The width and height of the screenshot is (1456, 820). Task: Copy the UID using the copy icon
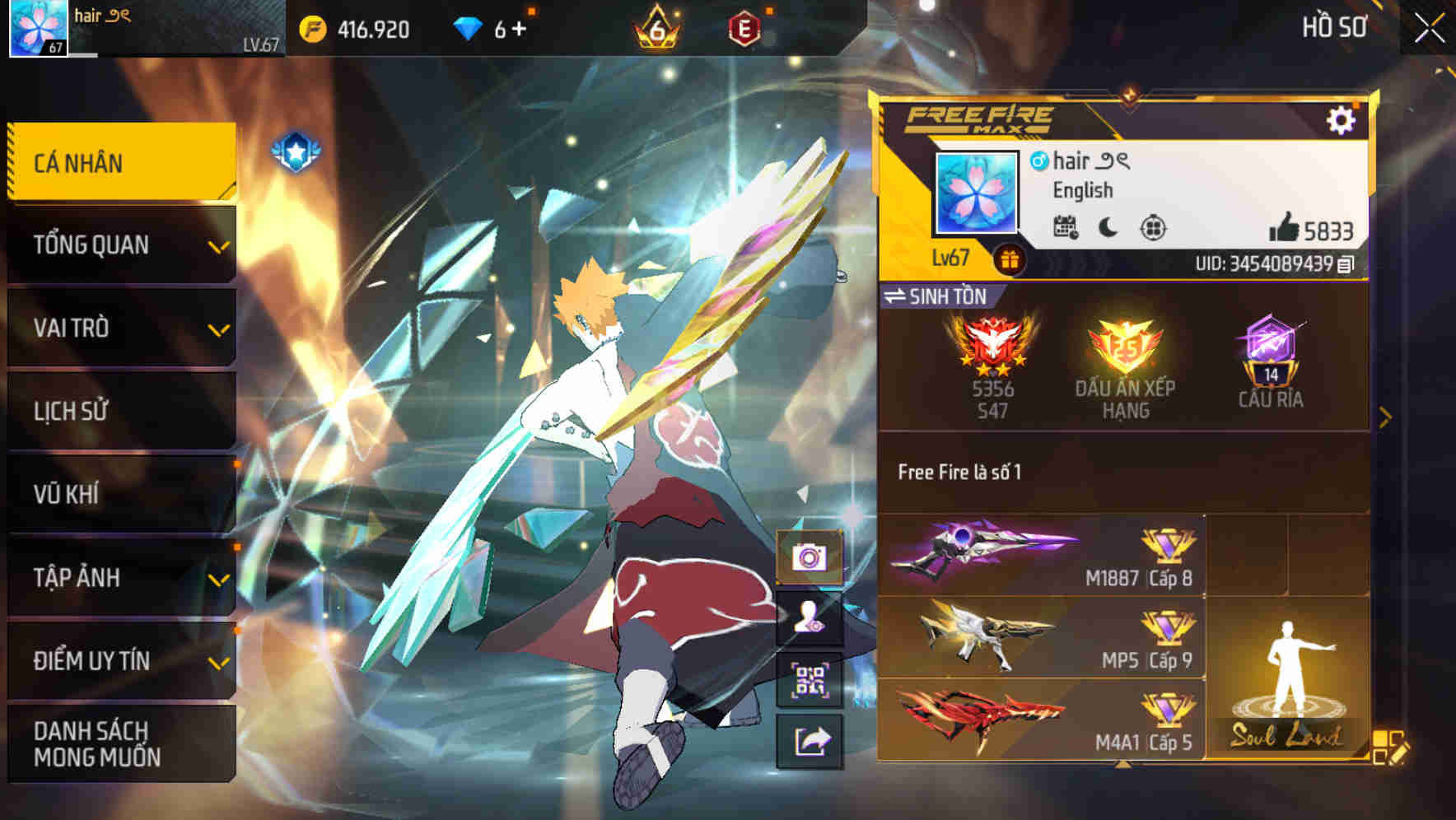[x=1346, y=263]
